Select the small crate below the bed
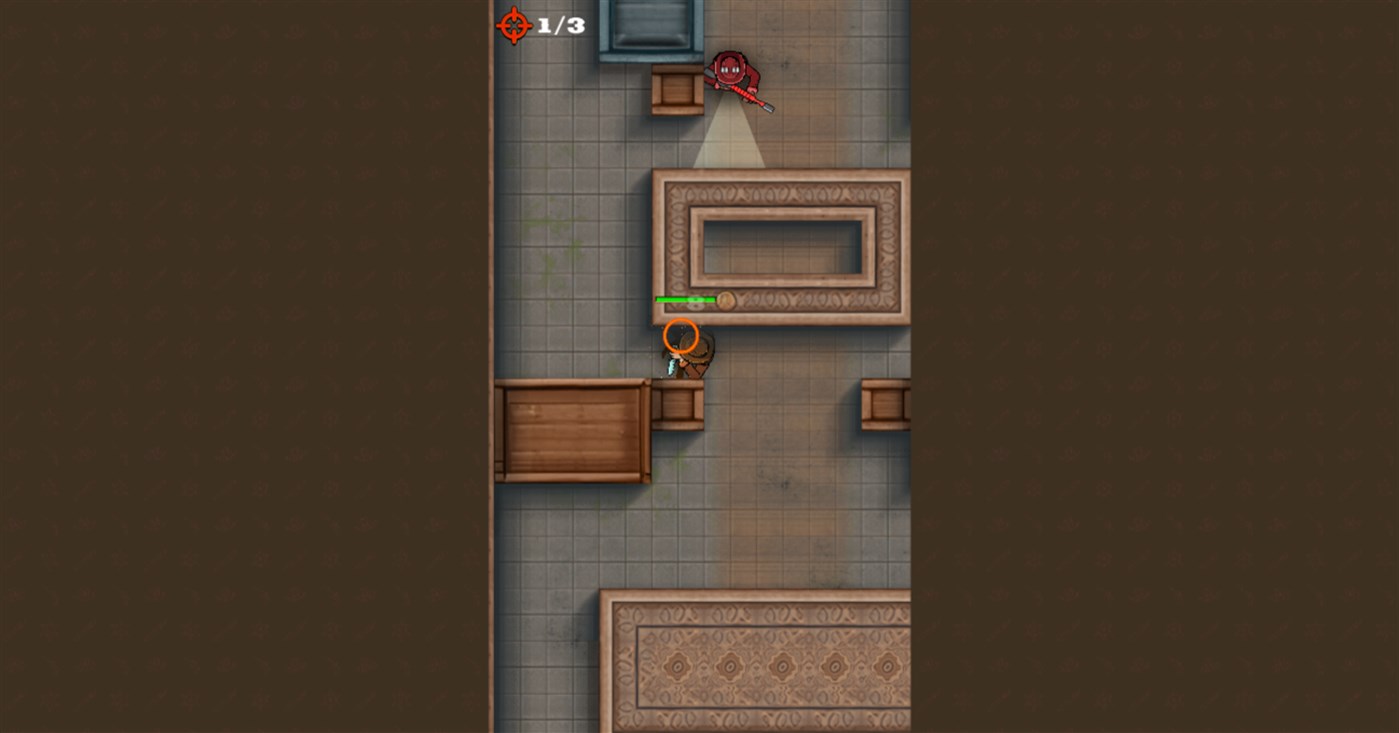The height and width of the screenshot is (733, 1399). (x=675, y=90)
